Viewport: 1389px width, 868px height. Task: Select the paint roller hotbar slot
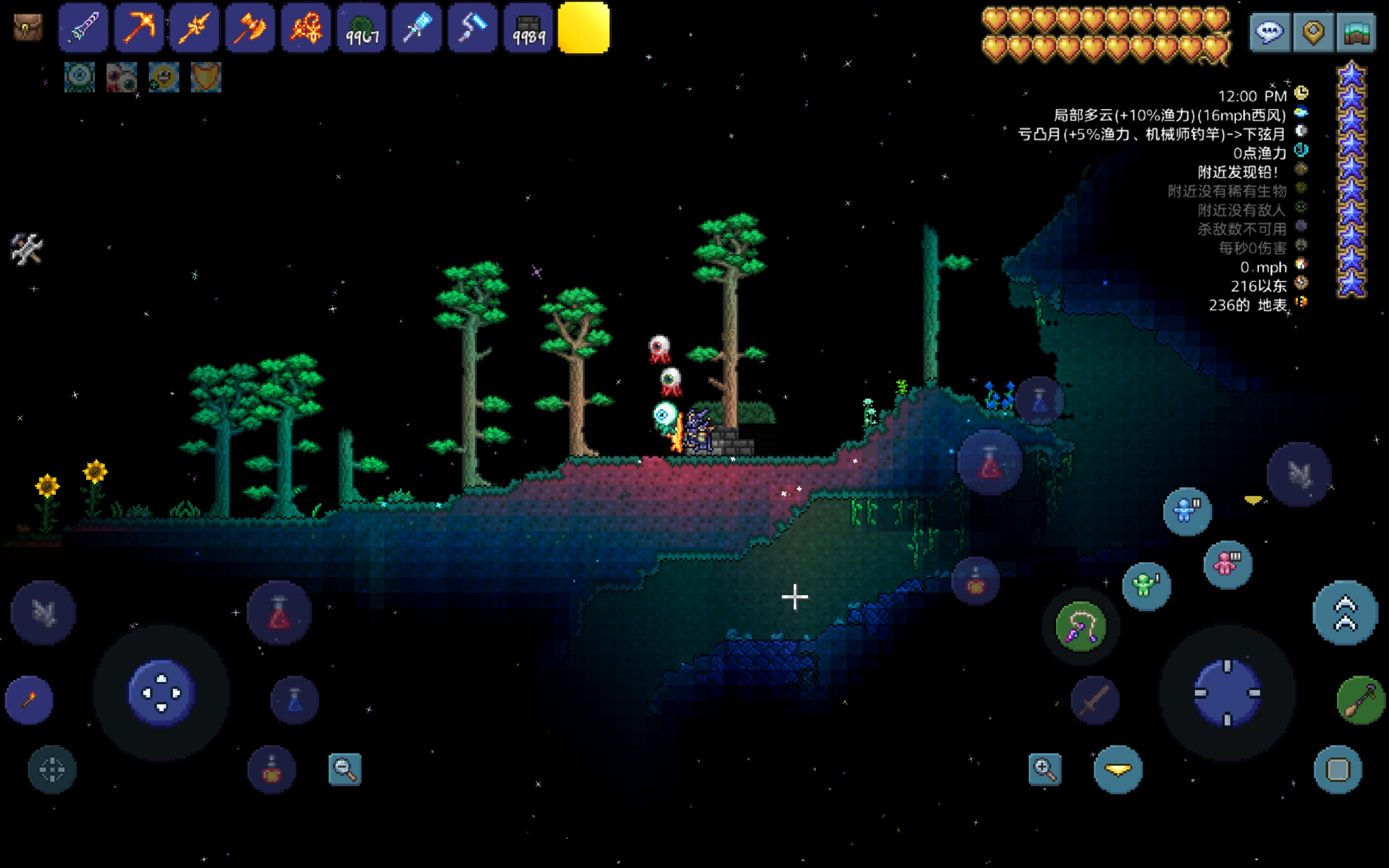473,28
